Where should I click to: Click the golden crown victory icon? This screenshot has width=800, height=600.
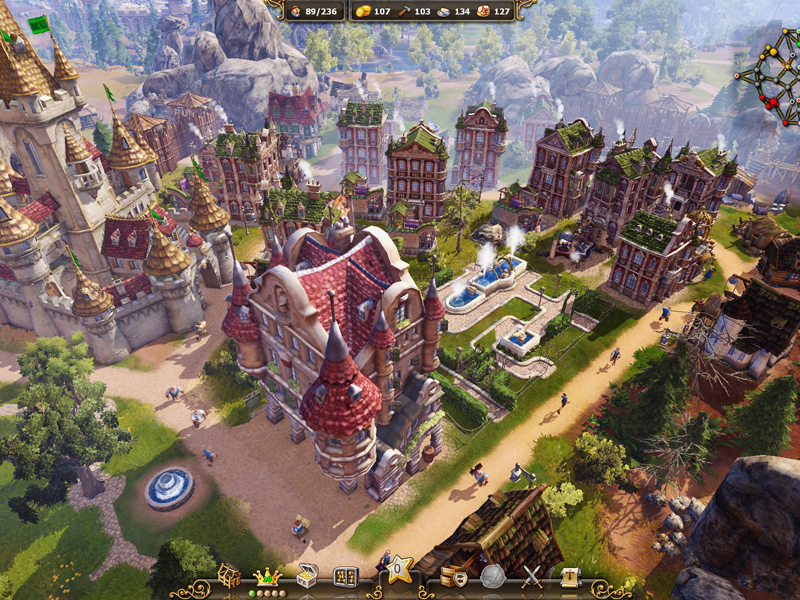[267, 576]
